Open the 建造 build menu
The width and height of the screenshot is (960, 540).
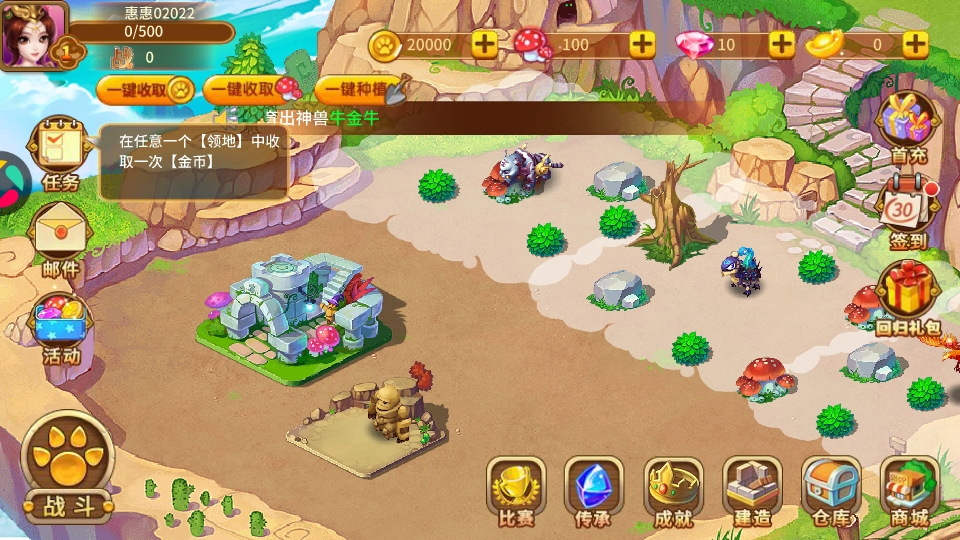tap(752, 490)
